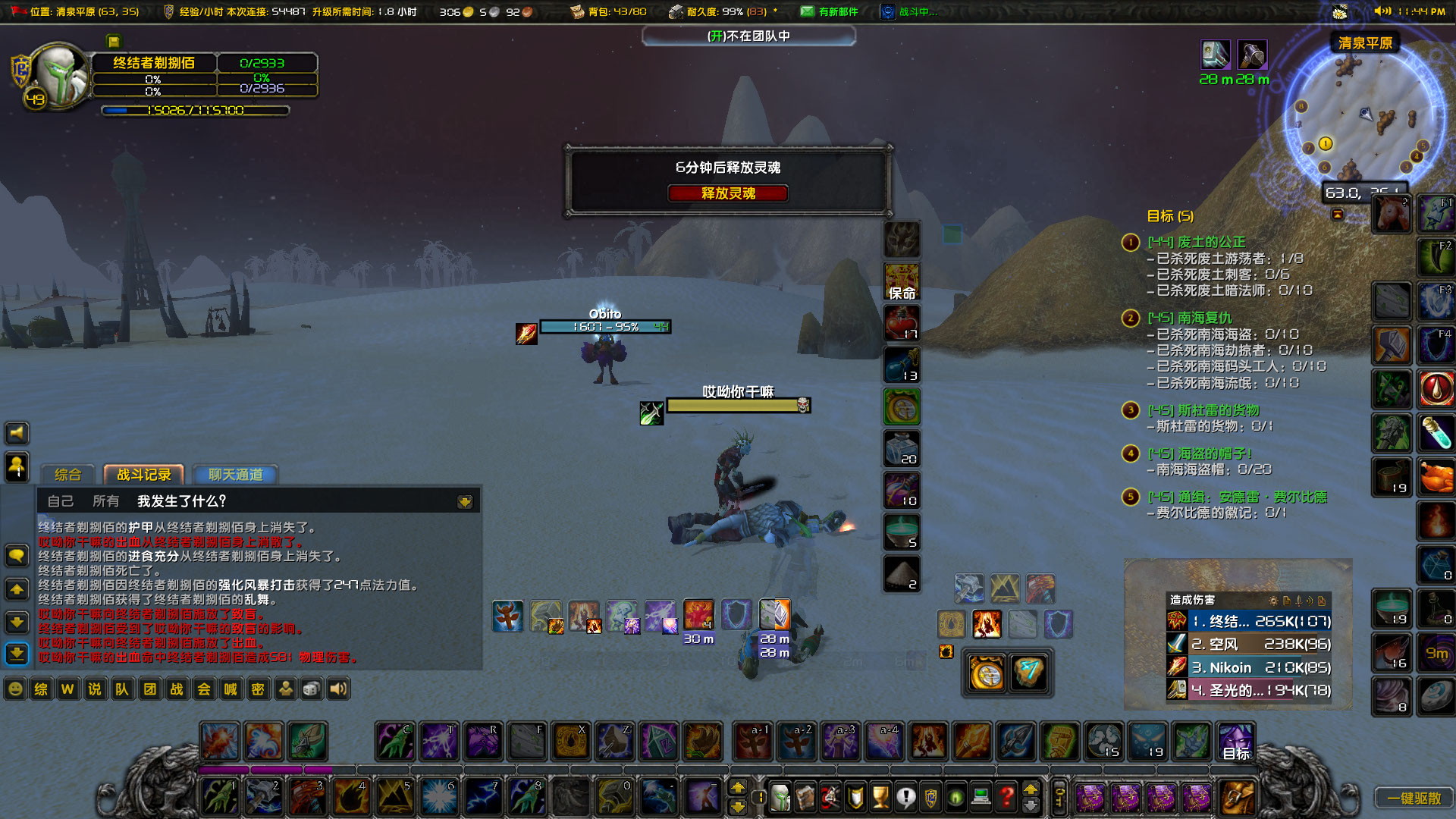
Task: Open damage meter settings via gear icon
Action: coord(1274,601)
